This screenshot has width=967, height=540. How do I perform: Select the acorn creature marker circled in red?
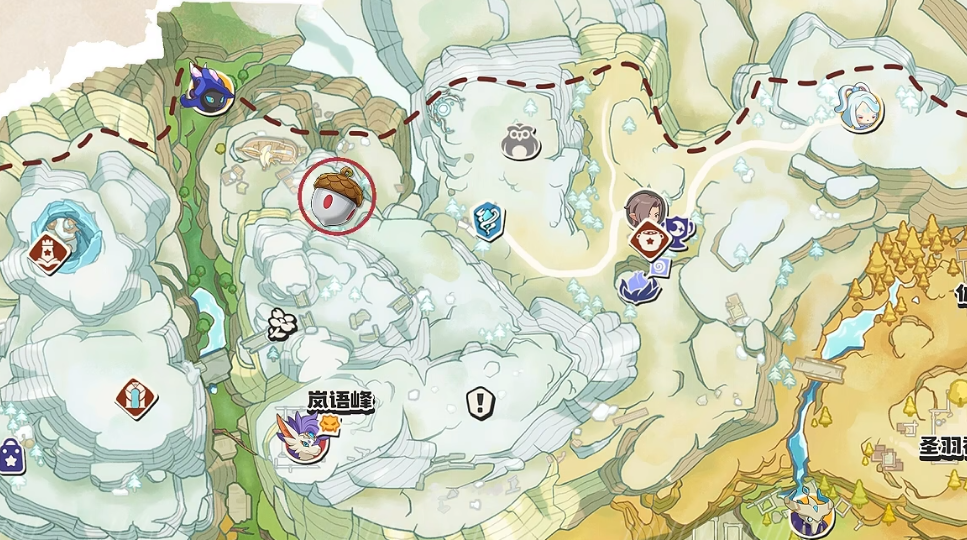pyautogui.click(x=337, y=195)
